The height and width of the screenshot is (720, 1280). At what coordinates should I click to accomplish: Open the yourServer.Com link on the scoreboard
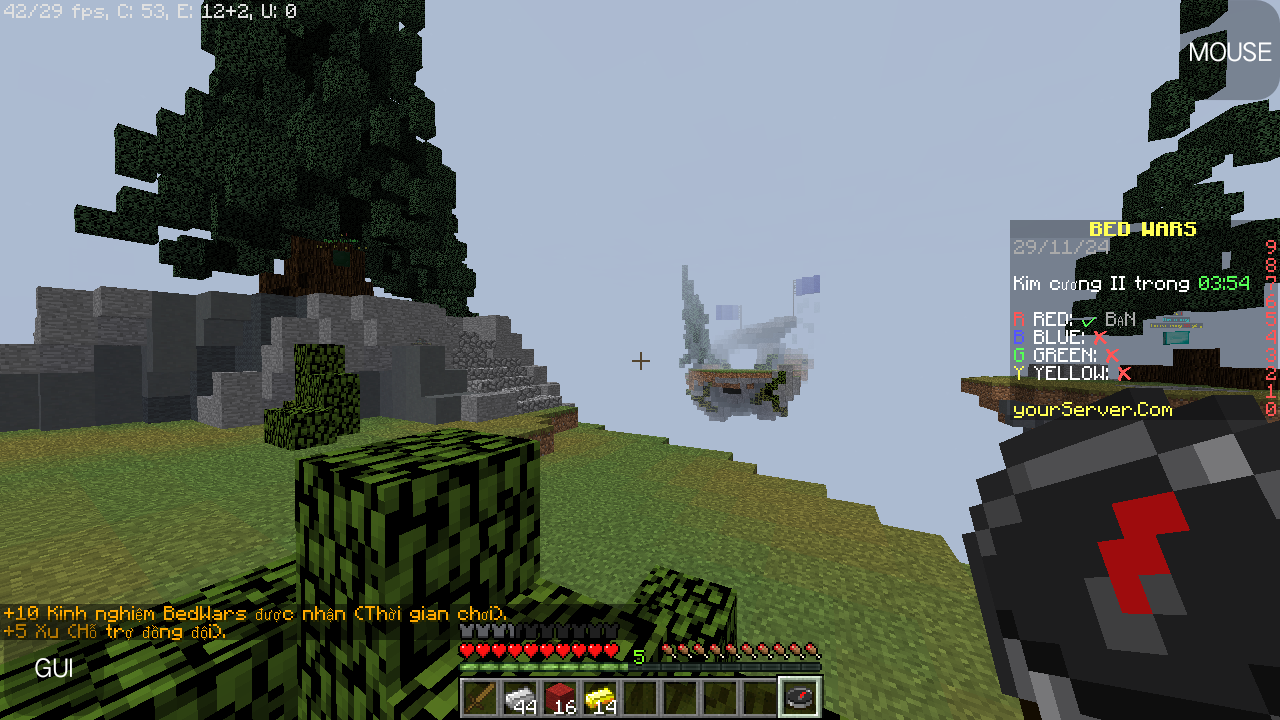1092,410
